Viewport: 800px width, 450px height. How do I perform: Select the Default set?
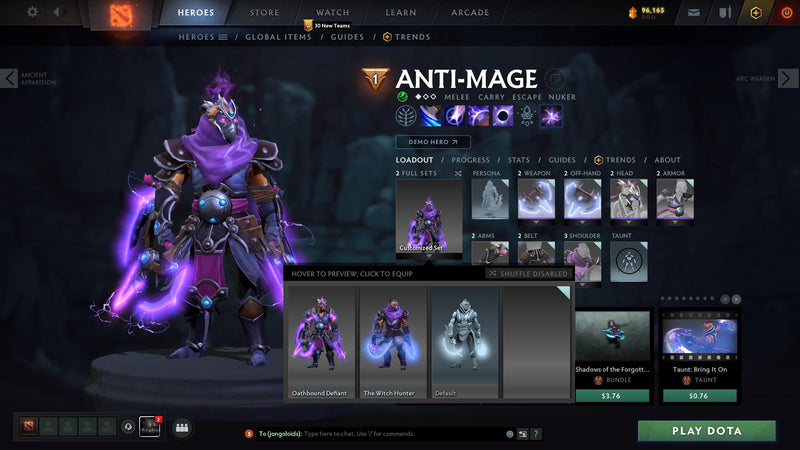pyautogui.click(x=463, y=343)
